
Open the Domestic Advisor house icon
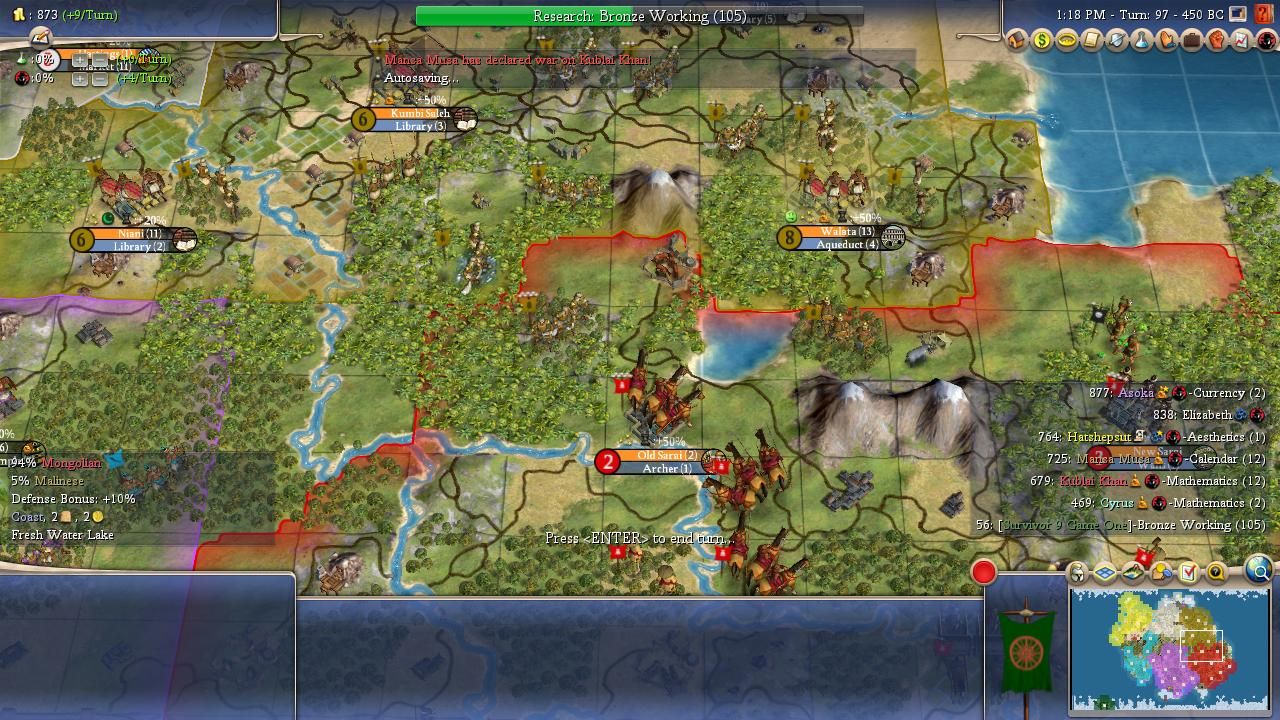1017,41
